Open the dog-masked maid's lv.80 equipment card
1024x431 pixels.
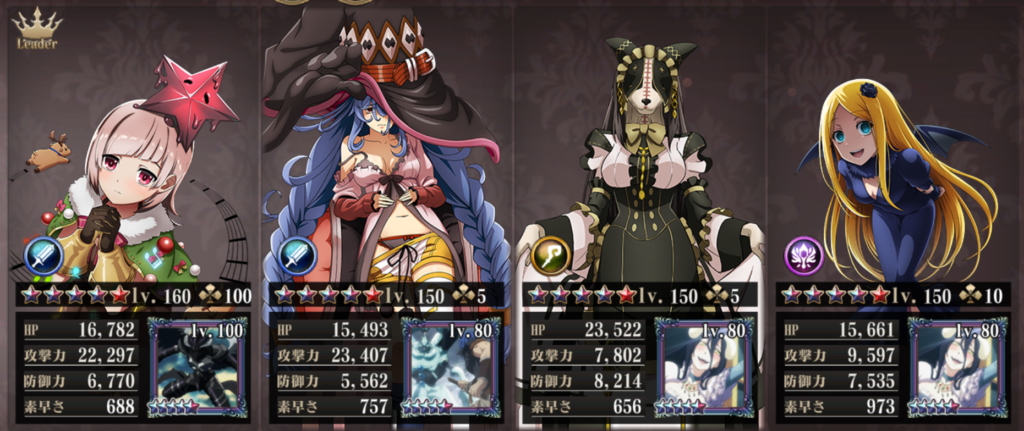point(704,364)
